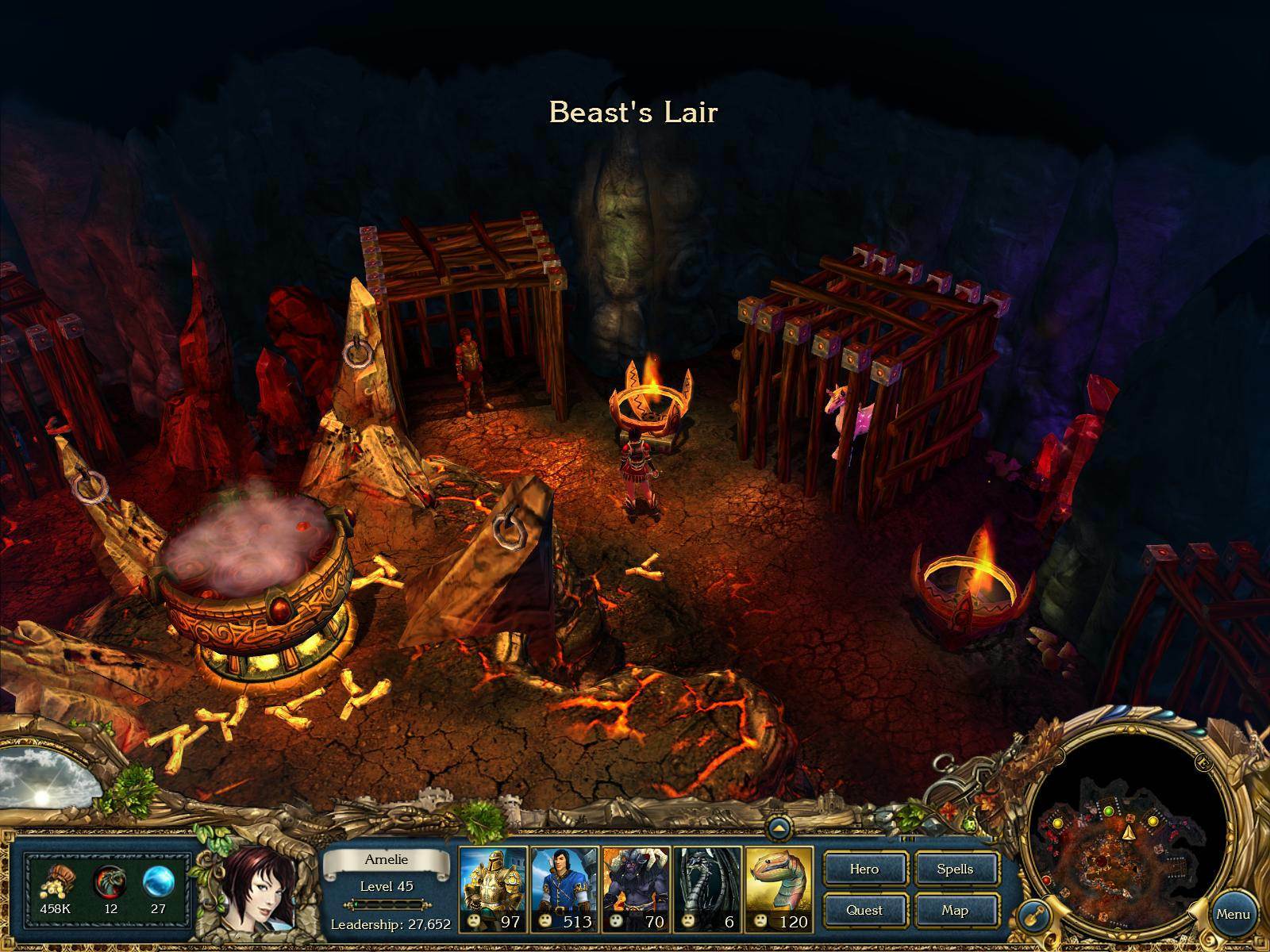Image resolution: width=1270 pixels, height=952 pixels.
Task: Open the Hero screen
Action: 864,869
